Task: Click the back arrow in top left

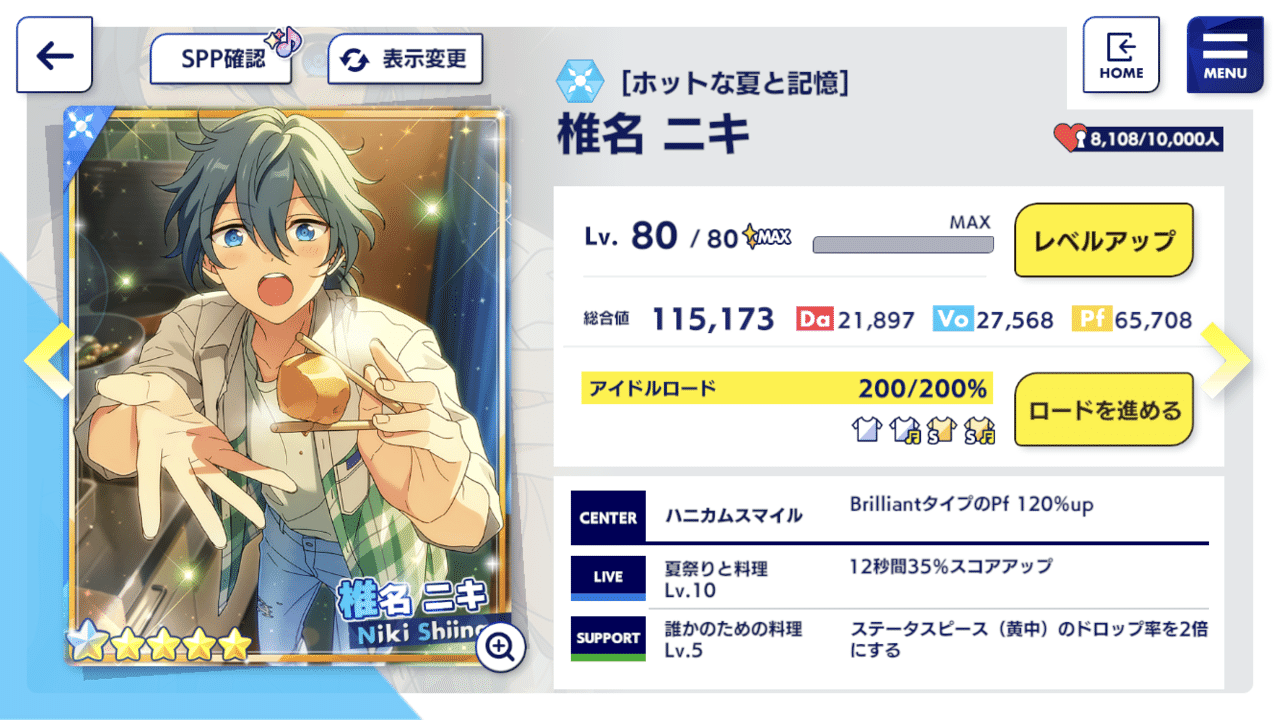Action: 54,54
